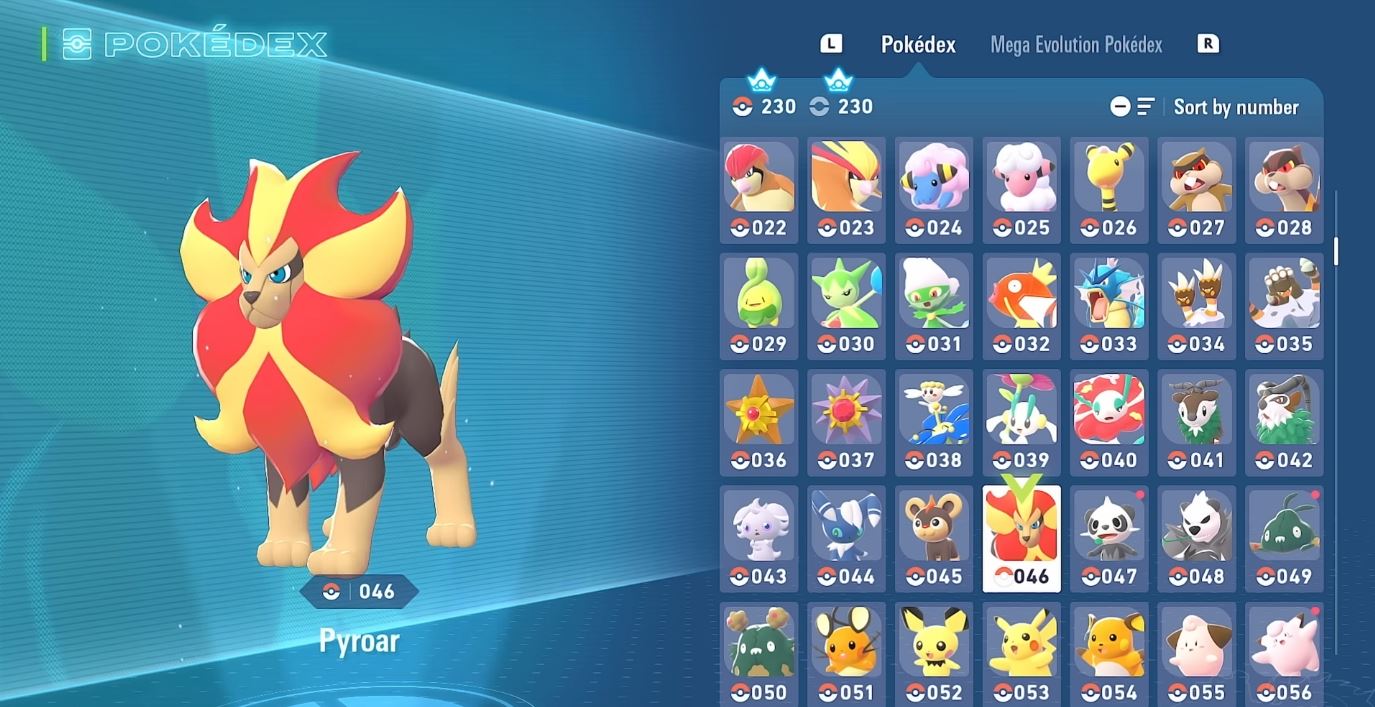Select Florges entry number 040
Screen dimensions: 1375x707
1109,422
